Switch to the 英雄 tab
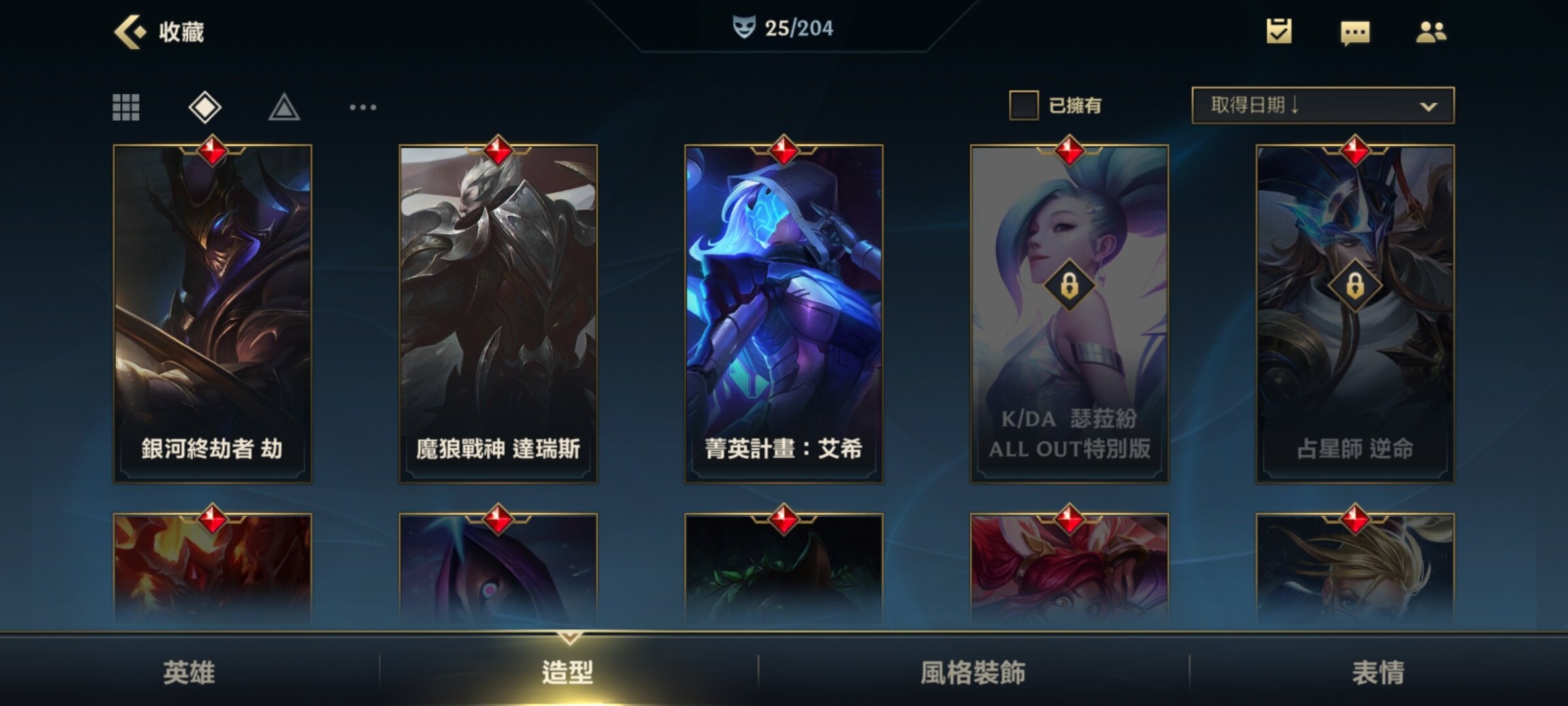The width and height of the screenshot is (1568, 706). (x=189, y=672)
